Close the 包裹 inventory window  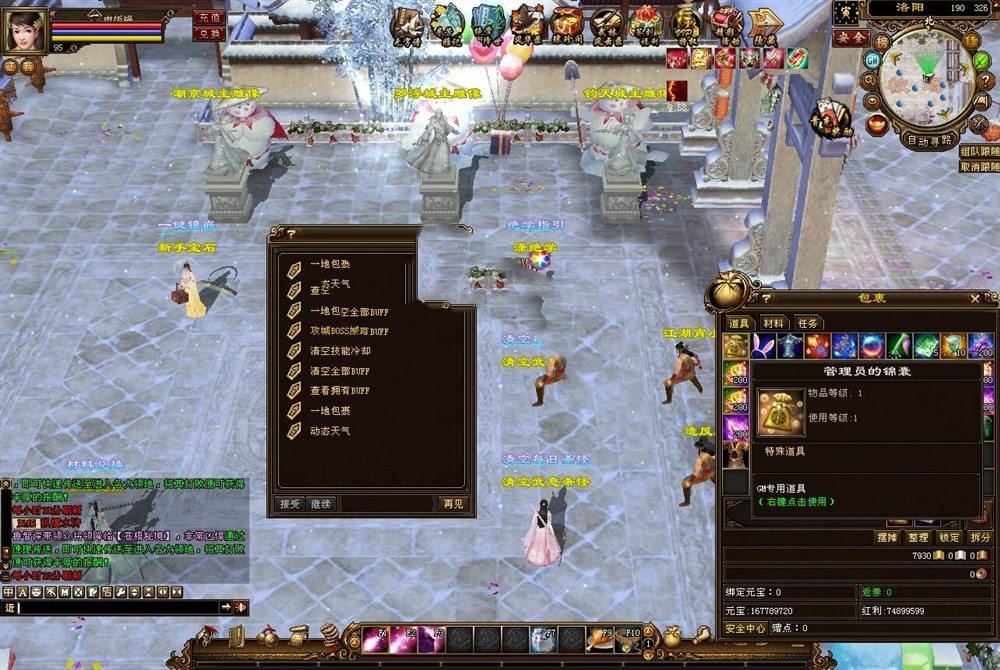(975, 298)
